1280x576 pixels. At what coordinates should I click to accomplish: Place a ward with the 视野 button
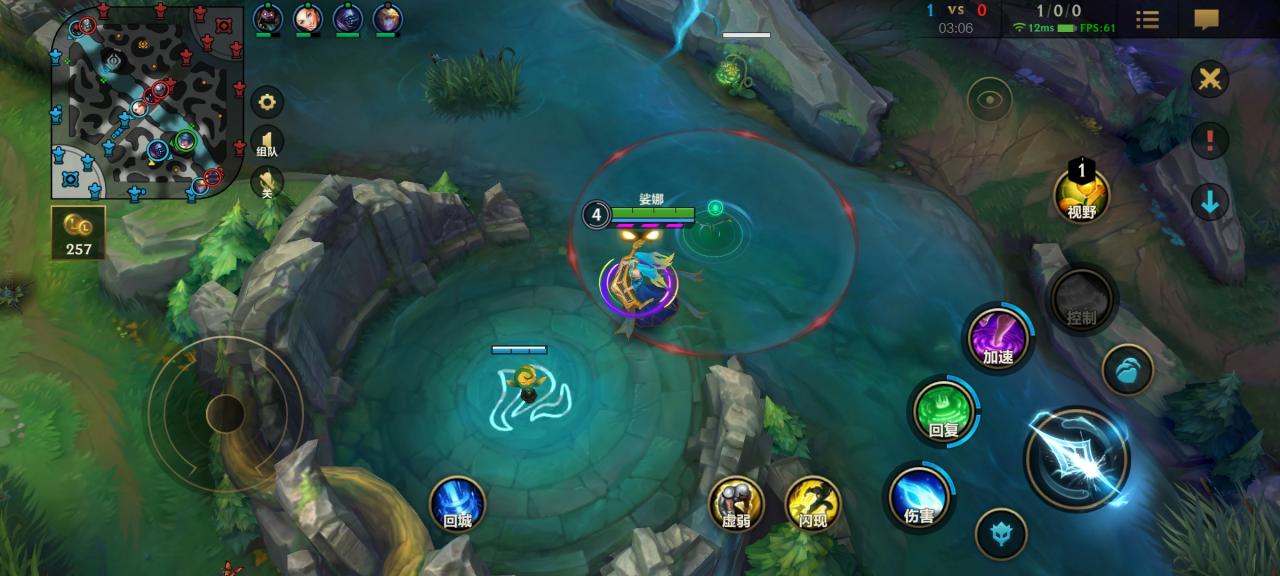coord(1082,193)
